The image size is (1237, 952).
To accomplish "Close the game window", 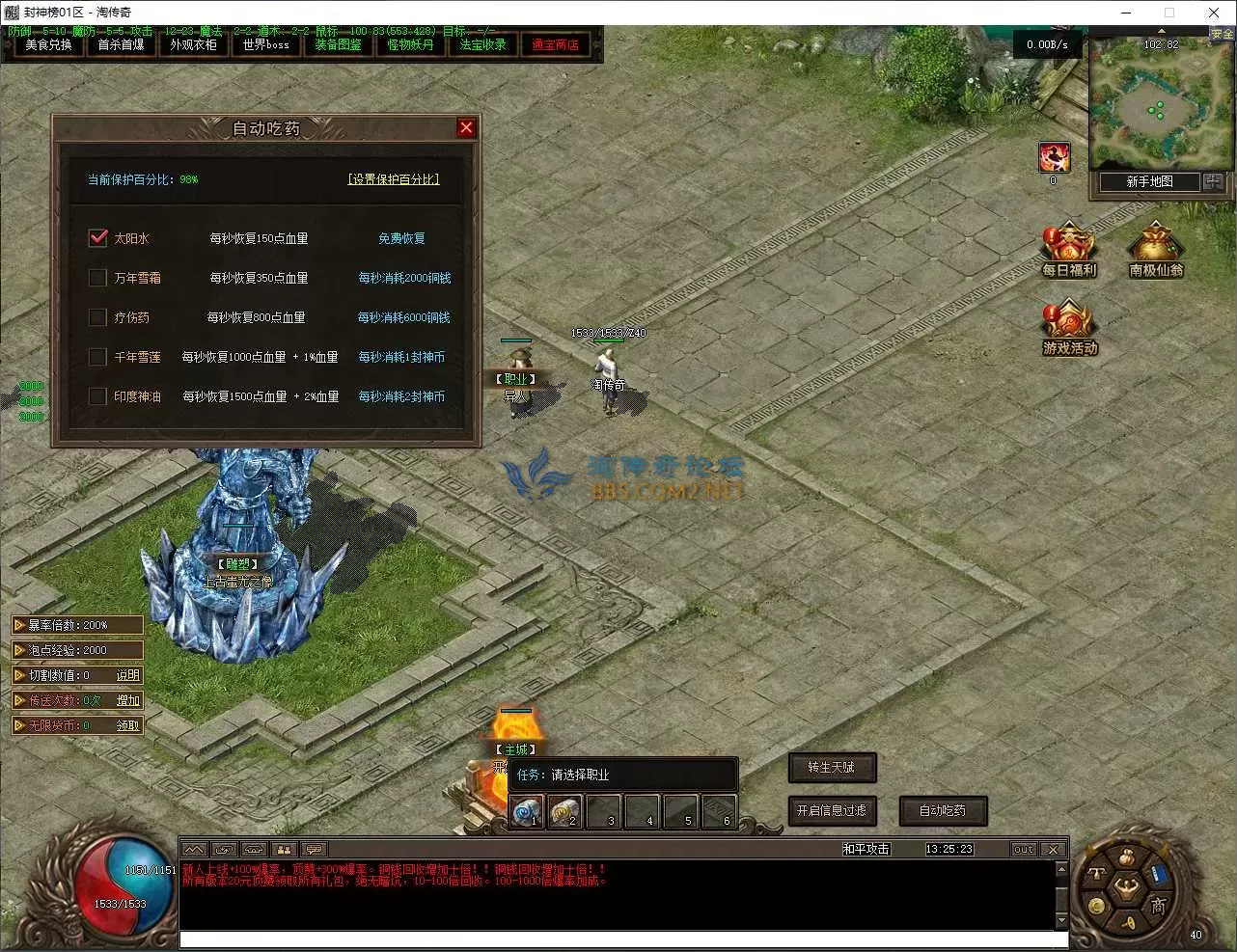I will [x=1213, y=13].
